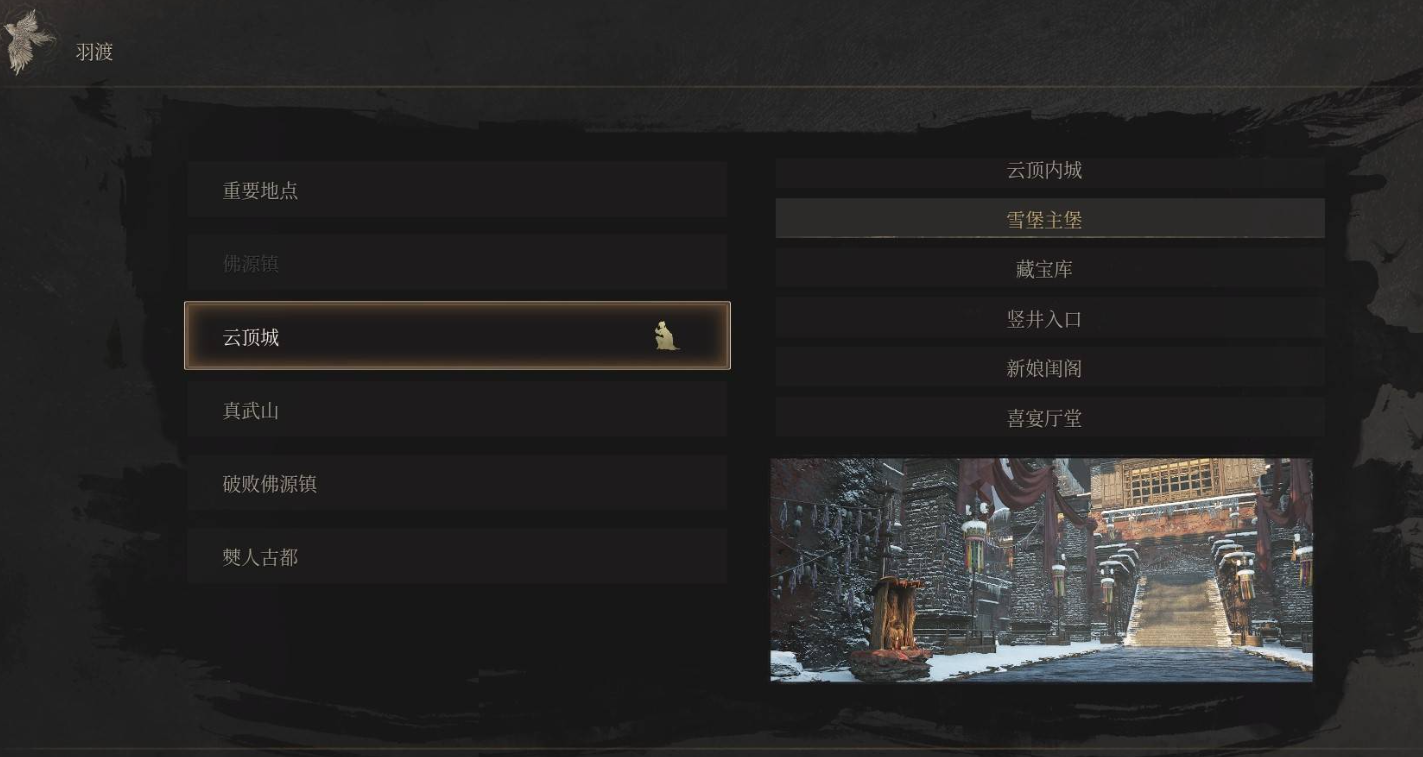The image size is (1423, 757).
Task: Select the 真武山 region
Action: click(x=457, y=409)
